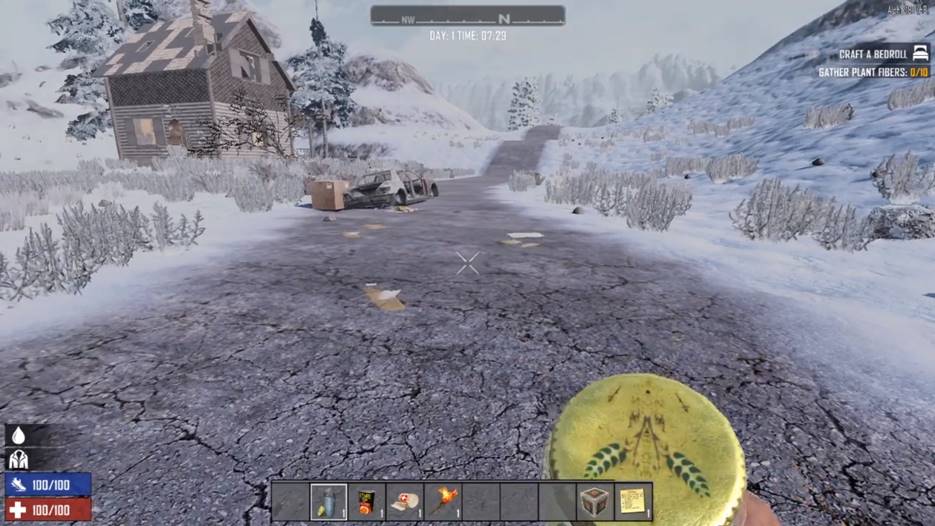This screenshot has height=526, width=935.
Task: Pick the yellow note hotbar slot
Action: [633, 501]
